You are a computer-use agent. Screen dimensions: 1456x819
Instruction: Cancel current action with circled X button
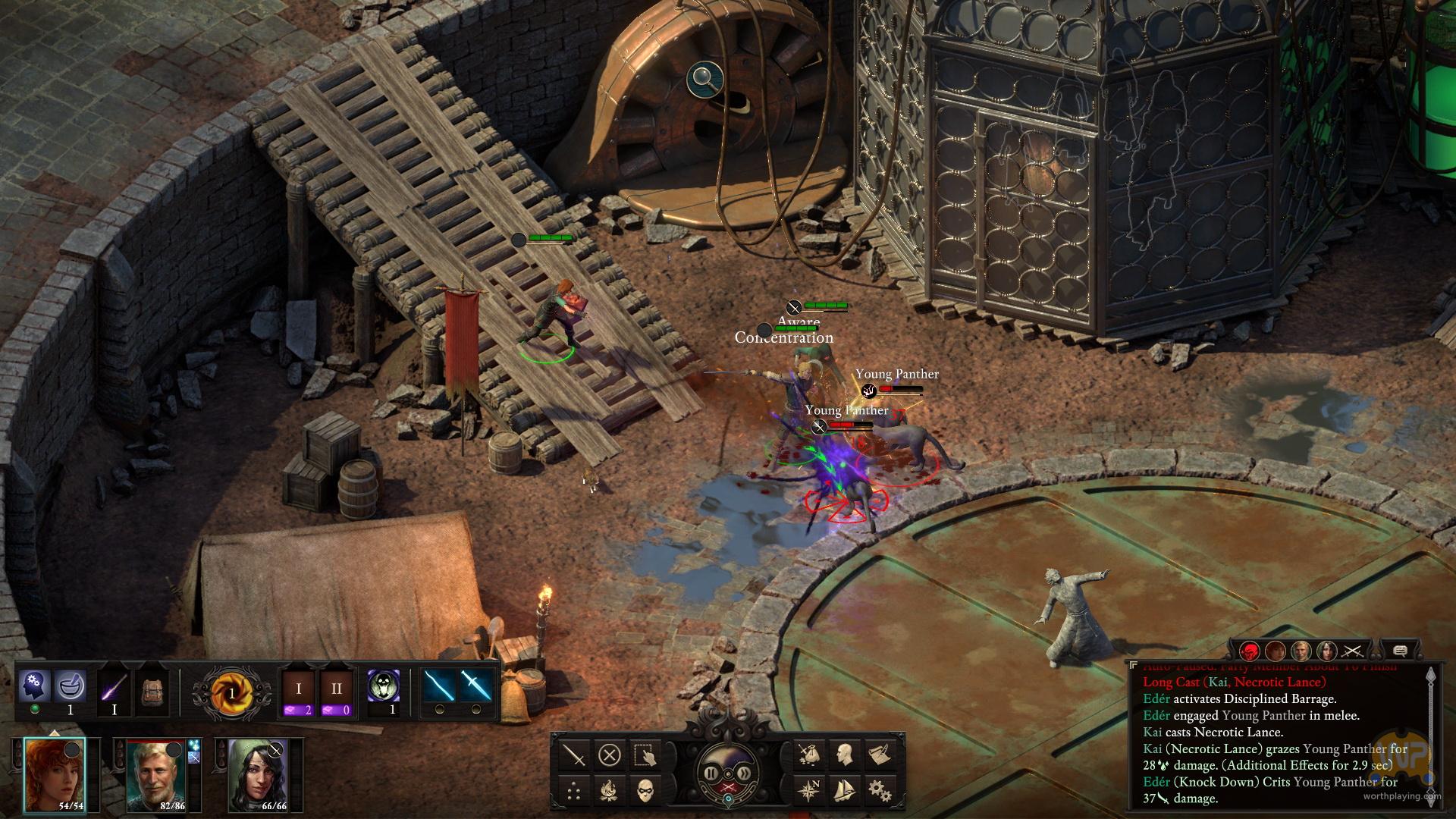pos(610,755)
